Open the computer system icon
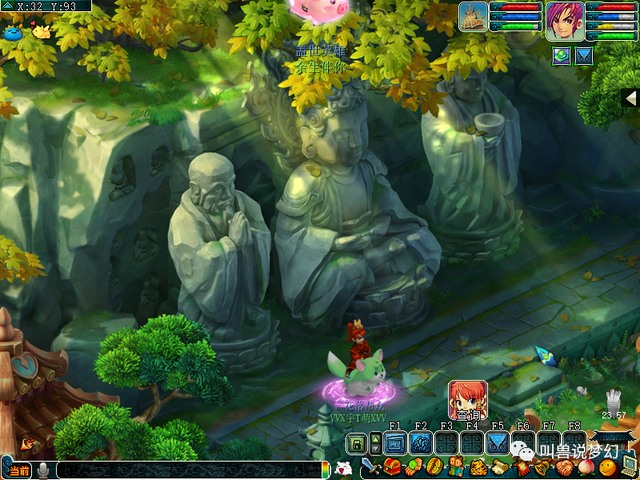 click(x=630, y=464)
